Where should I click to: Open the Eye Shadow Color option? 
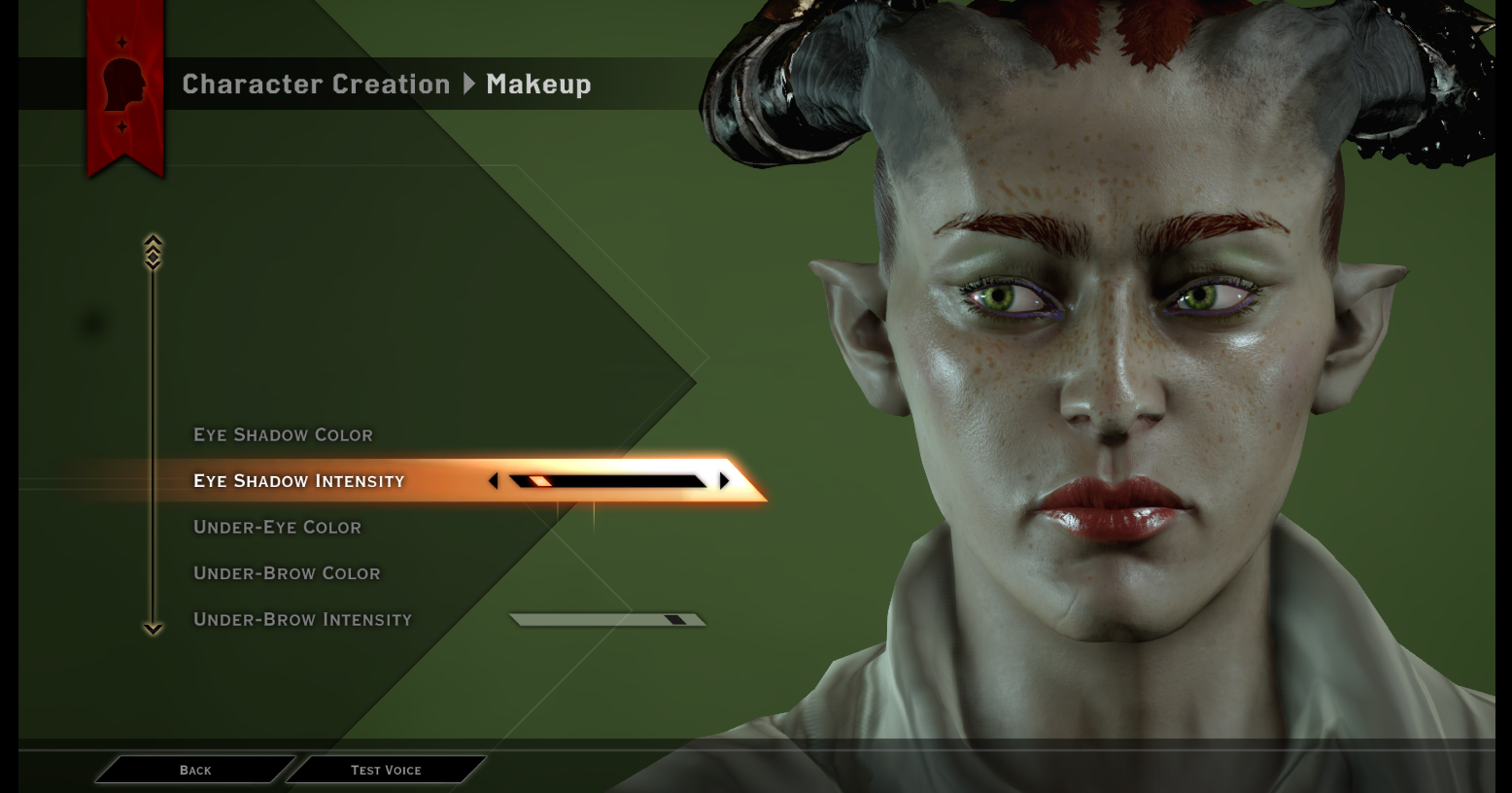pyautogui.click(x=283, y=434)
